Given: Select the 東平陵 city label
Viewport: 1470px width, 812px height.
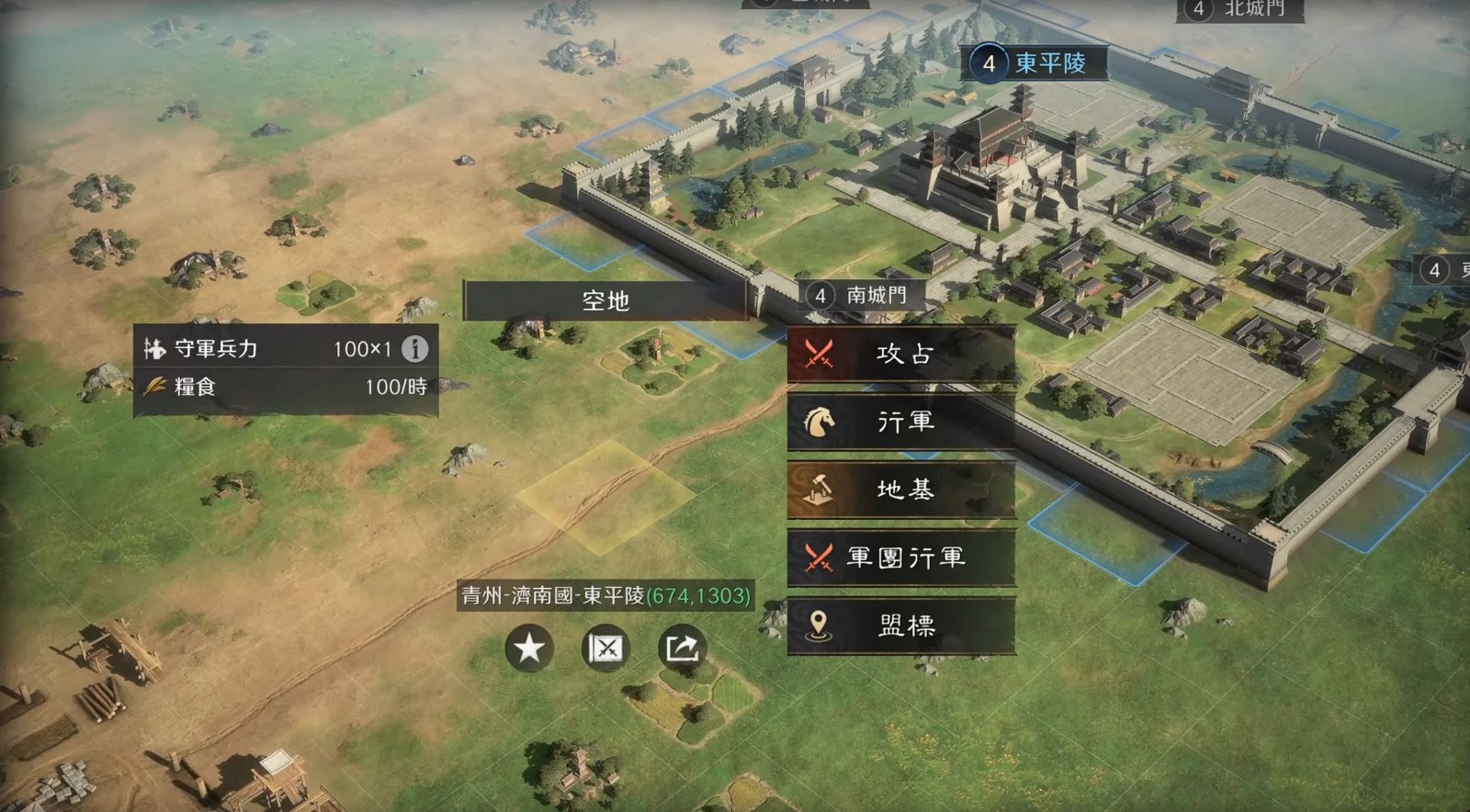Looking at the screenshot, I should tap(1038, 63).
